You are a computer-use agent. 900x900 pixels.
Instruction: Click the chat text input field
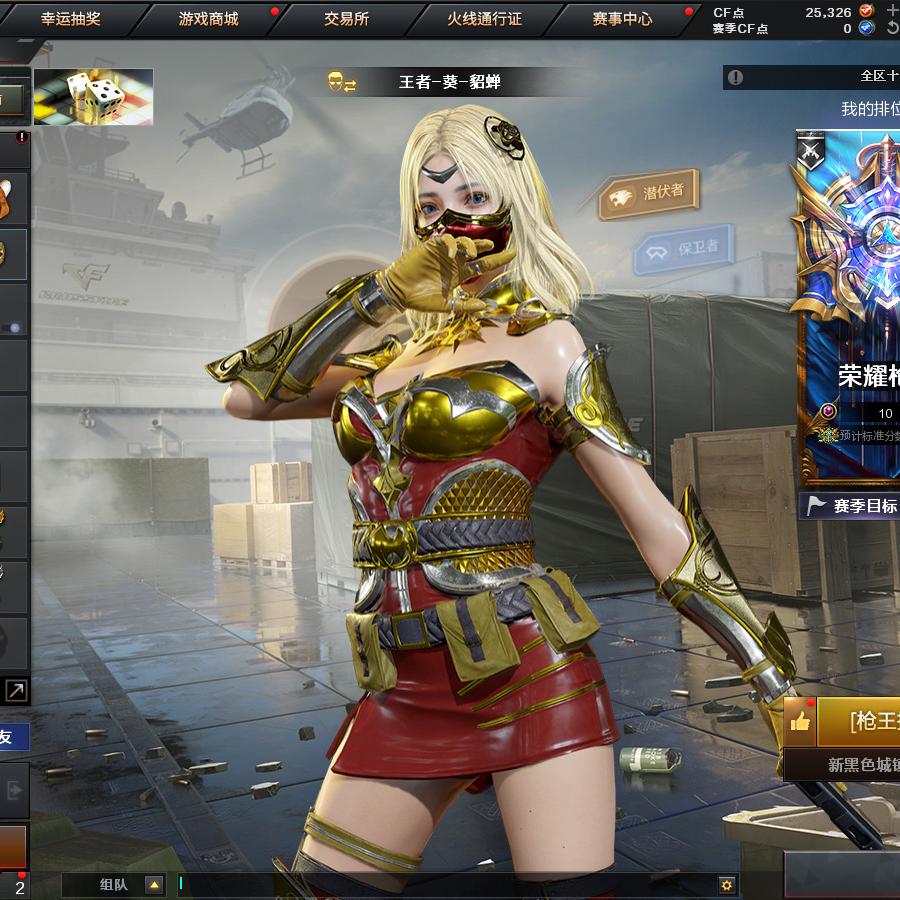click(440, 884)
